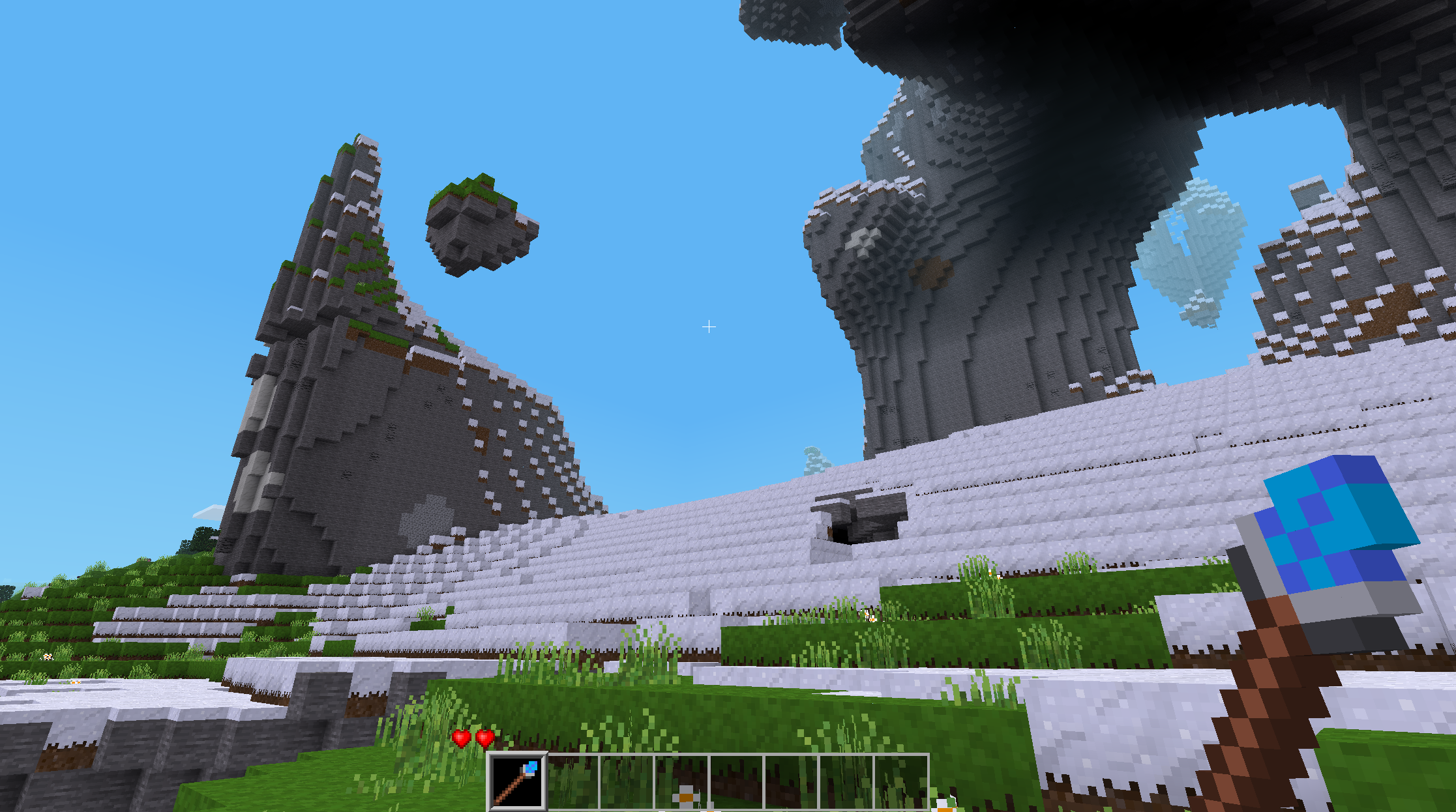Click the crosshair at screen center
The width and height of the screenshot is (1456, 812).
709,326
